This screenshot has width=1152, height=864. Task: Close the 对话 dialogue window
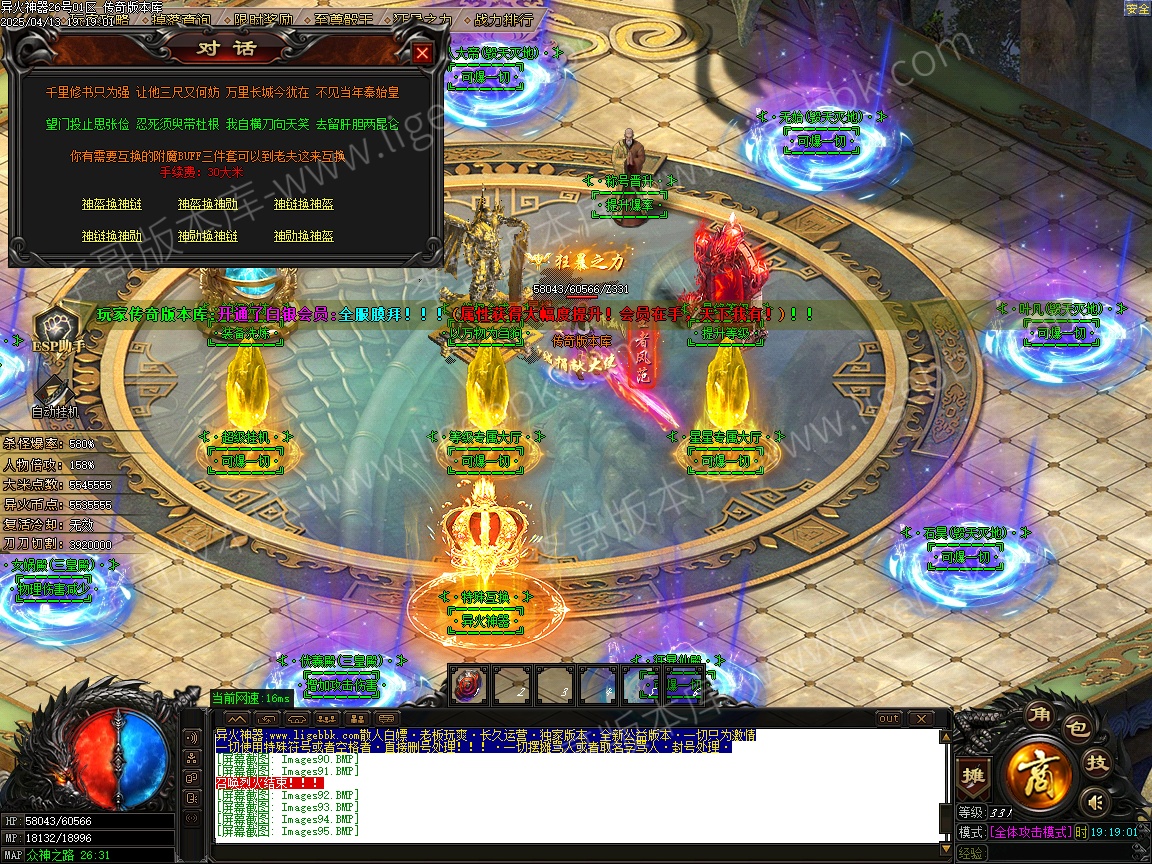(423, 53)
